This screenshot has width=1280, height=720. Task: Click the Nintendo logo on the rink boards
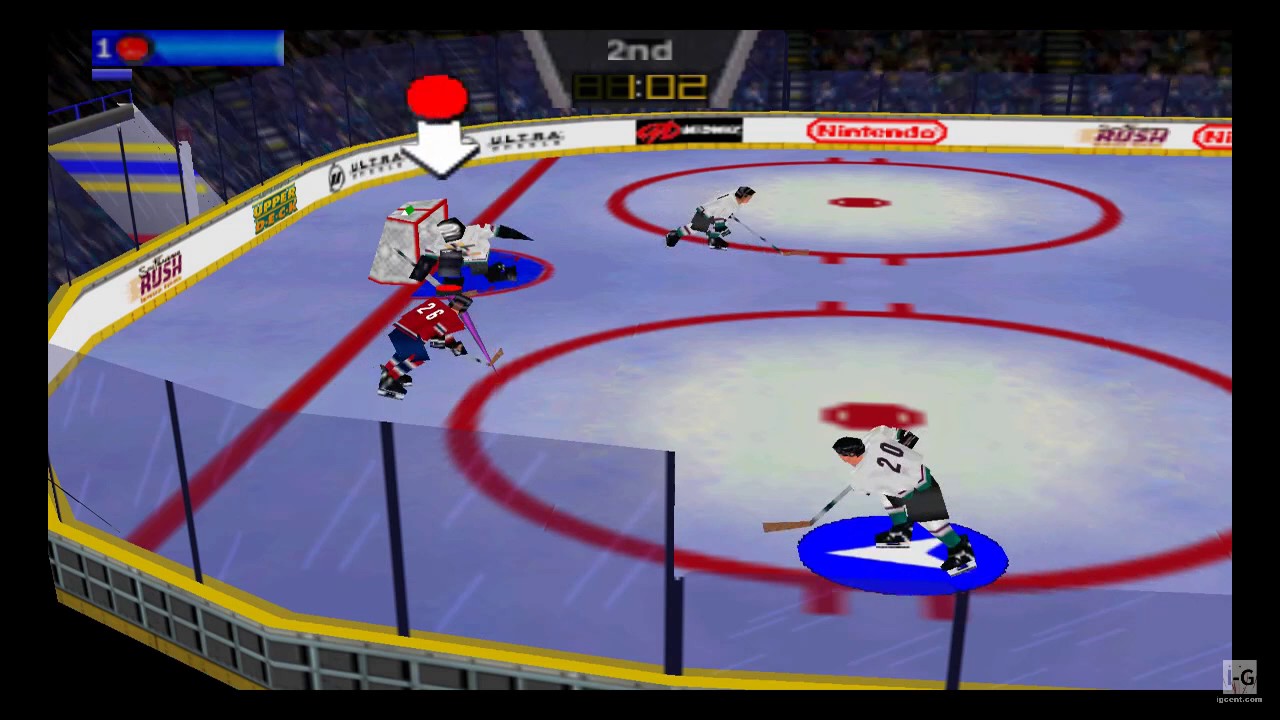tap(878, 131)
